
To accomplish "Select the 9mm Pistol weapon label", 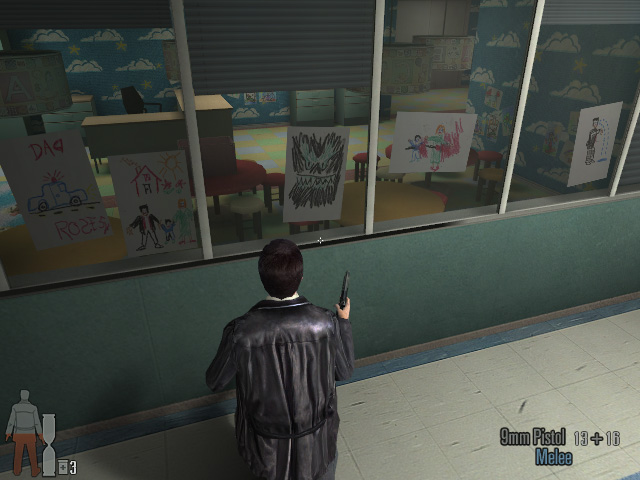I will (x=533, y=437).
